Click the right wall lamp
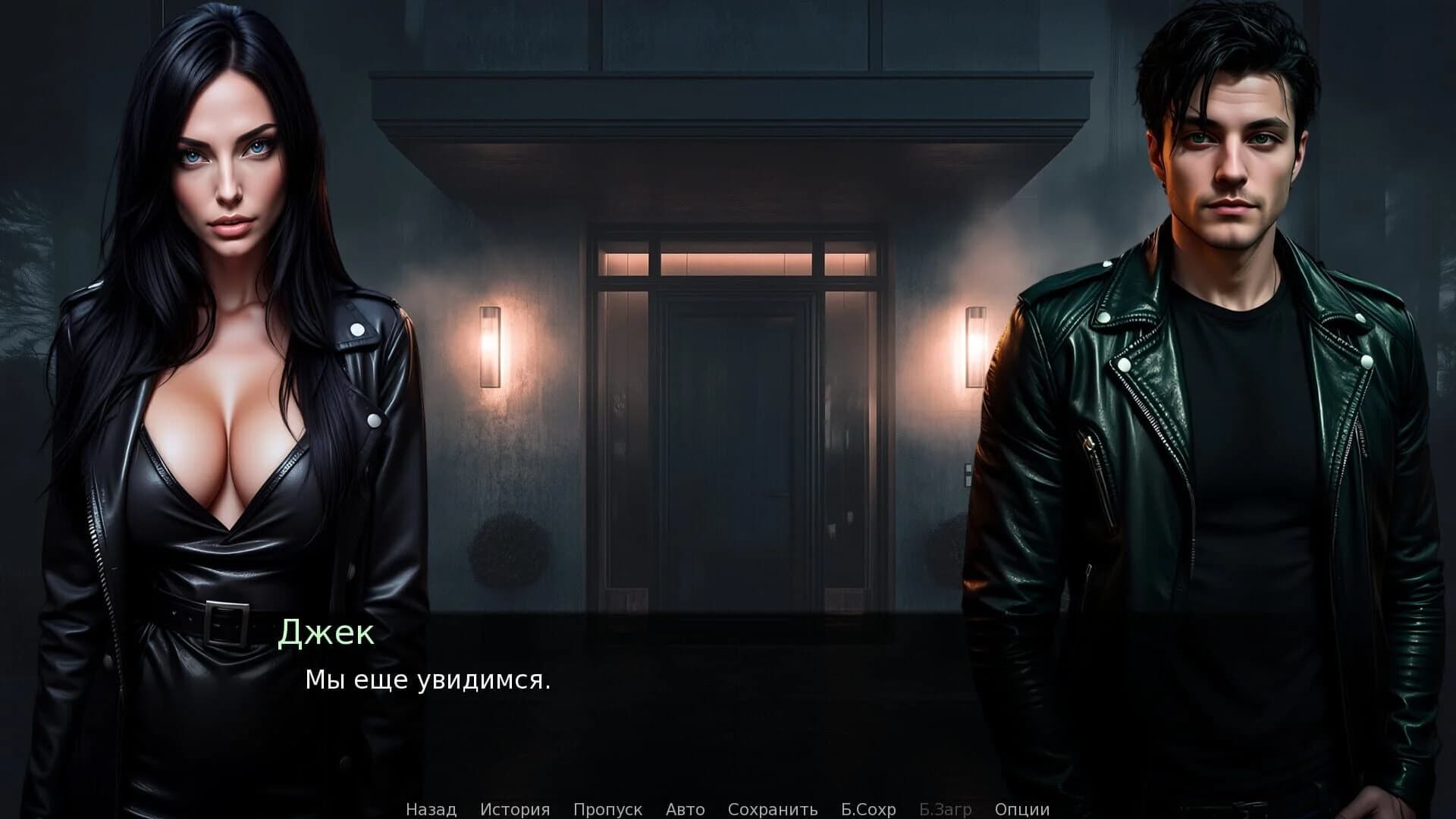The image size is (1456, 819). (974, 345)
